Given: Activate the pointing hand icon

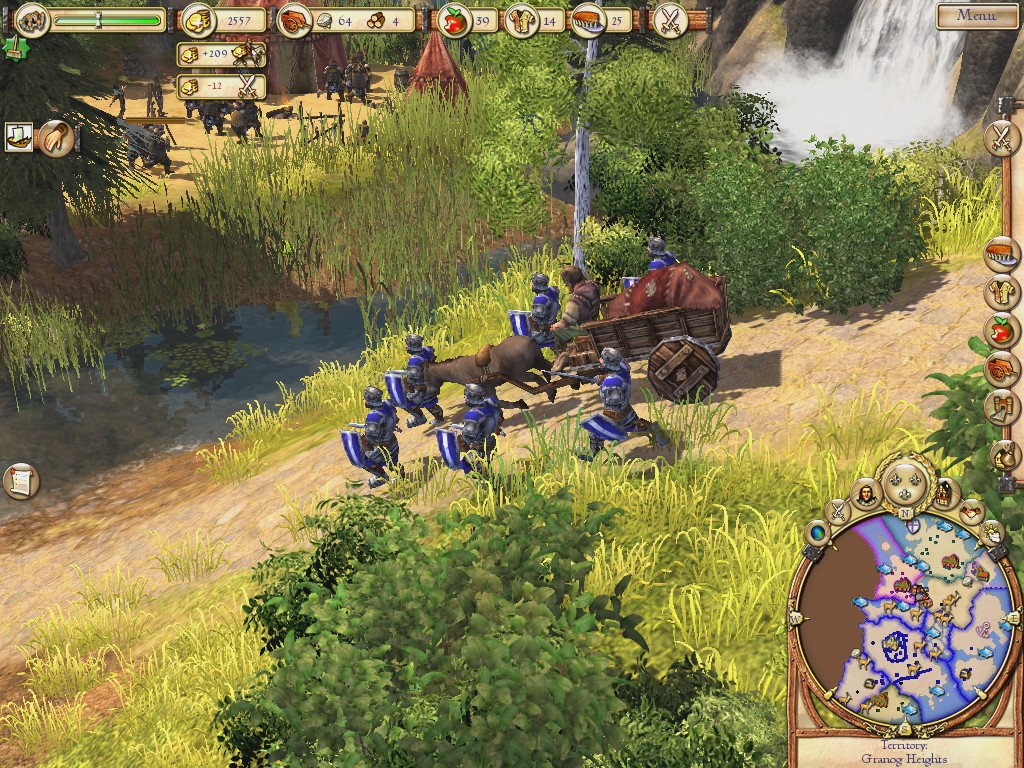Looking at the screenshot, I should click(x=56, y=138).
